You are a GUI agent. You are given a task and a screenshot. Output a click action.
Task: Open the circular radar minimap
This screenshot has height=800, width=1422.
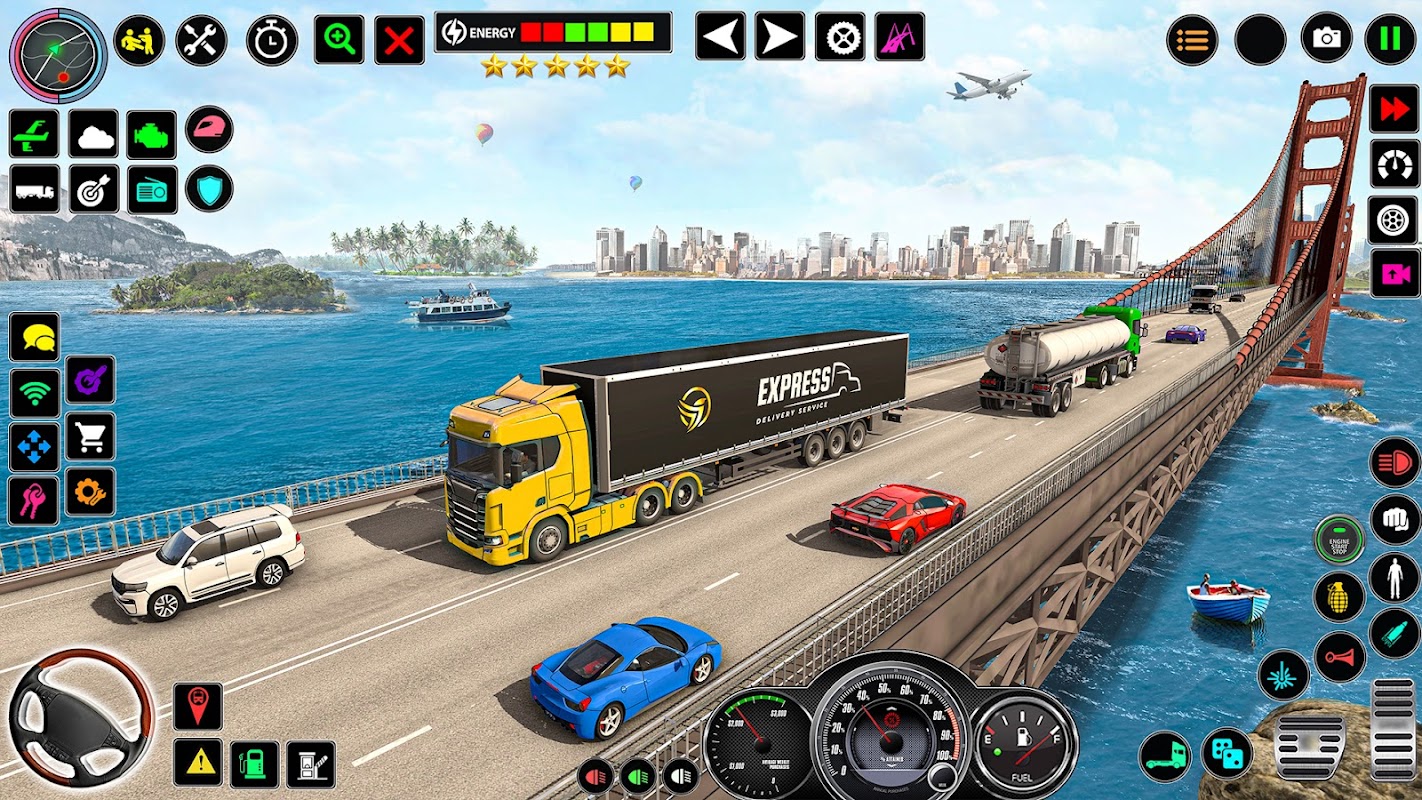click(58, 55)
